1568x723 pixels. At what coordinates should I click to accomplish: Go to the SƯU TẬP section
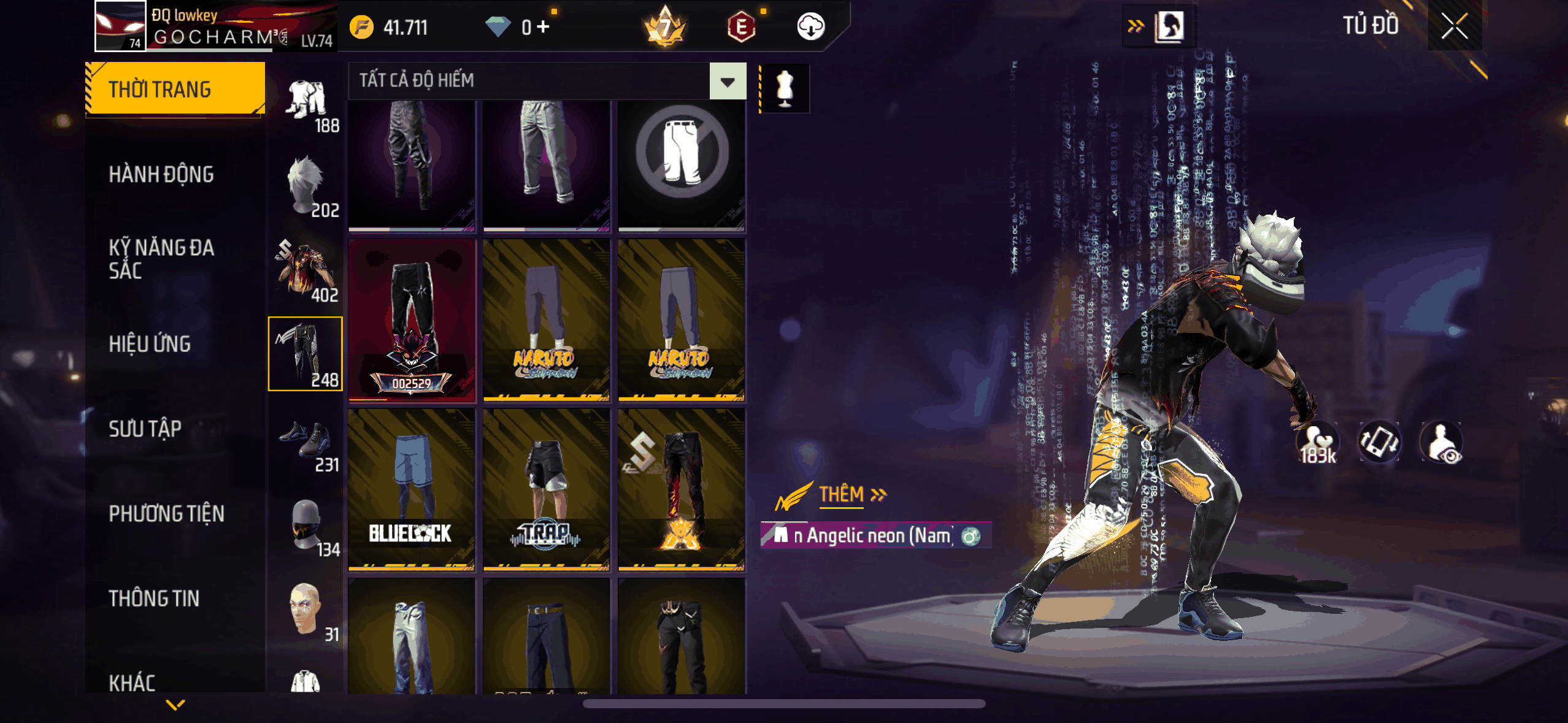click(x=145, y=429)
